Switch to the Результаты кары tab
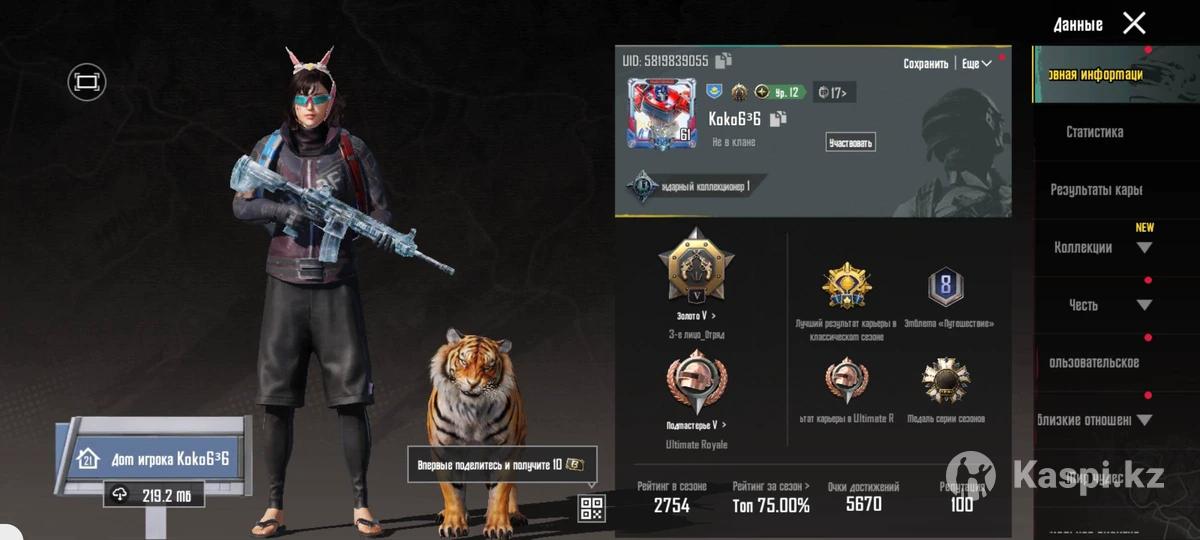Viewport: 1200px width, 540px height. pyautogui.click(x=1096, y=190)
